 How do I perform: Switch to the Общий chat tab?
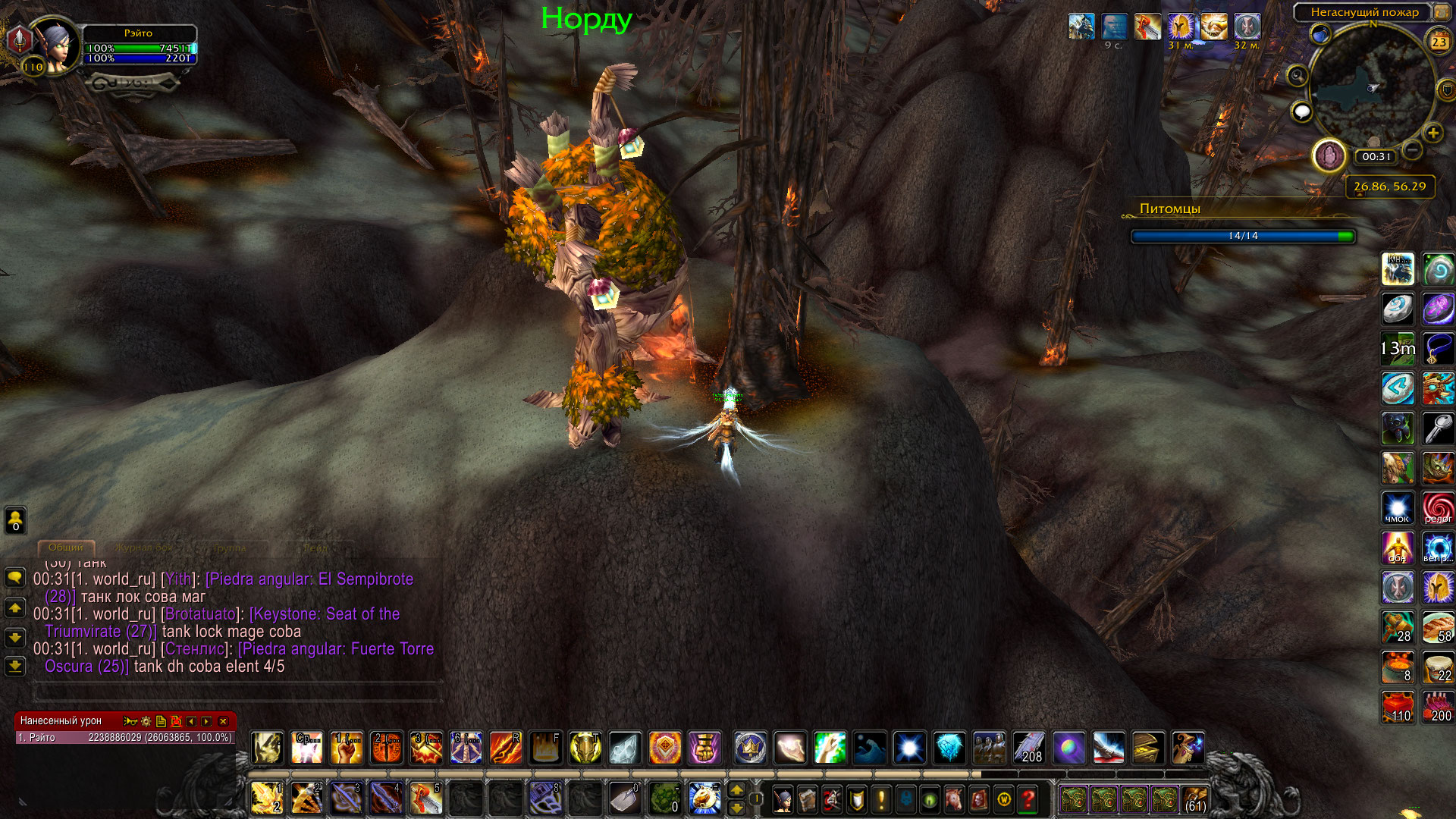pyautogui.click(x=66, y=548)
